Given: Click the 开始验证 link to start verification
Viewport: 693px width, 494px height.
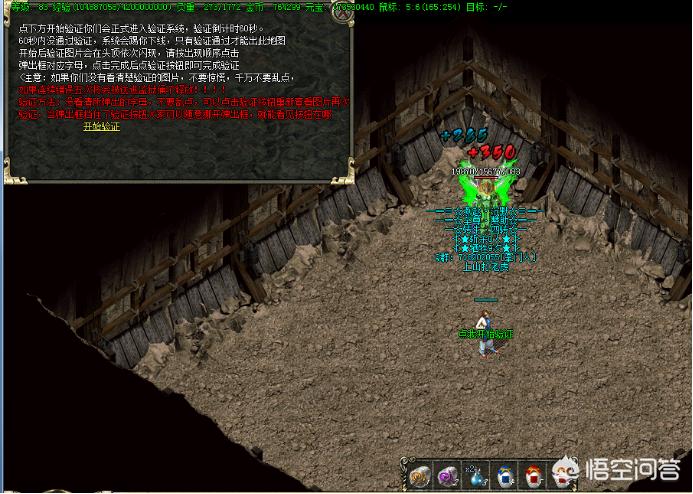Looking at the screenshot, I should tap(101, 127).
